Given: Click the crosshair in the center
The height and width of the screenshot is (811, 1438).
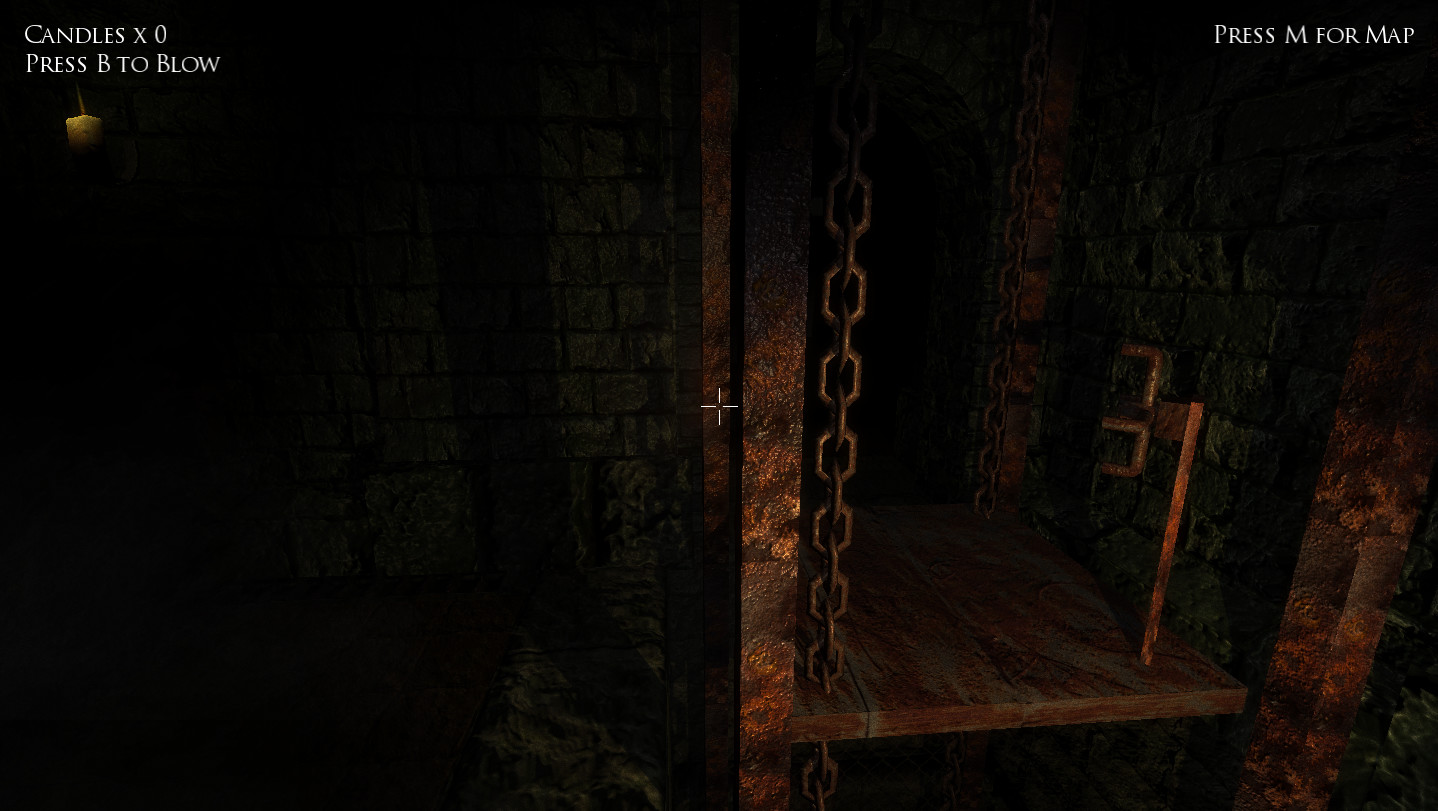Looking at the screenshot, I should point(719,406).
